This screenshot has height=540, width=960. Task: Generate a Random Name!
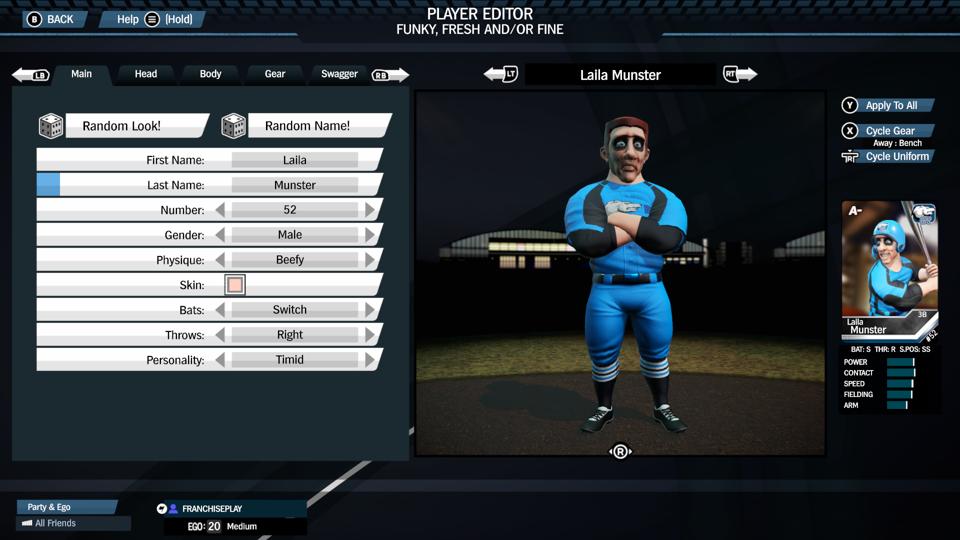point(306,126)
